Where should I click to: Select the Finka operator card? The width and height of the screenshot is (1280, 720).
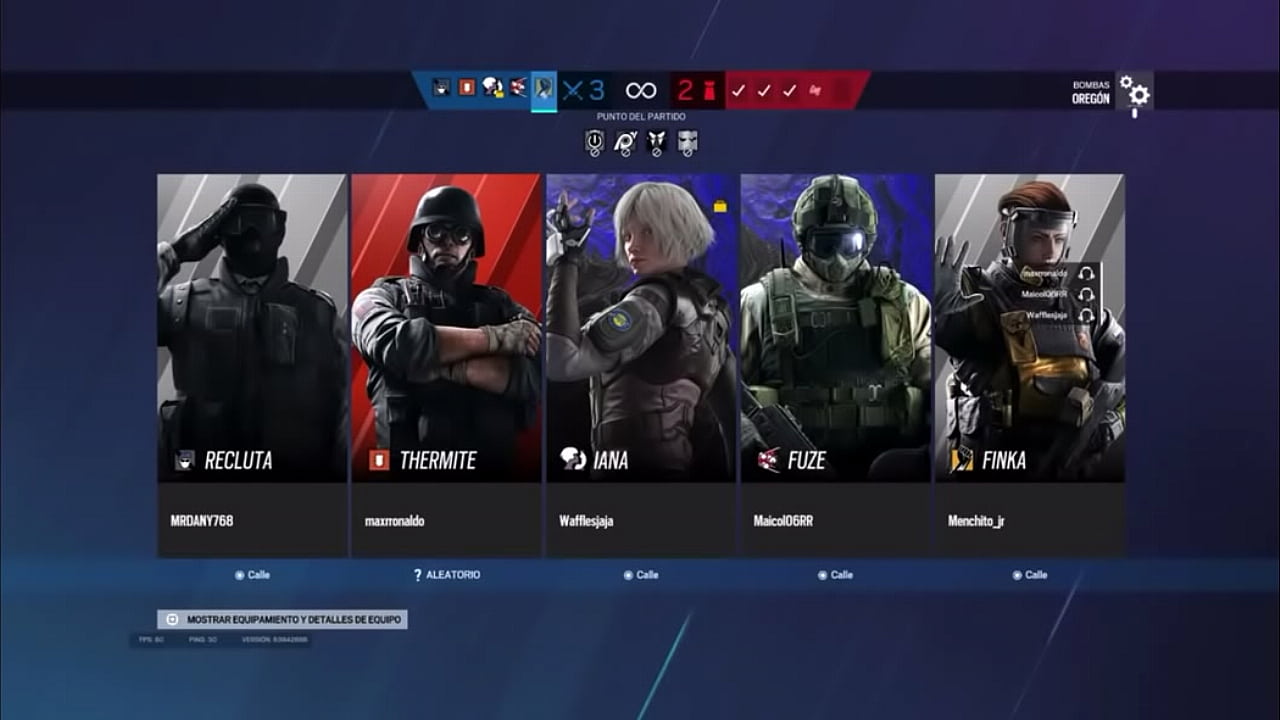coord(1029,328)
